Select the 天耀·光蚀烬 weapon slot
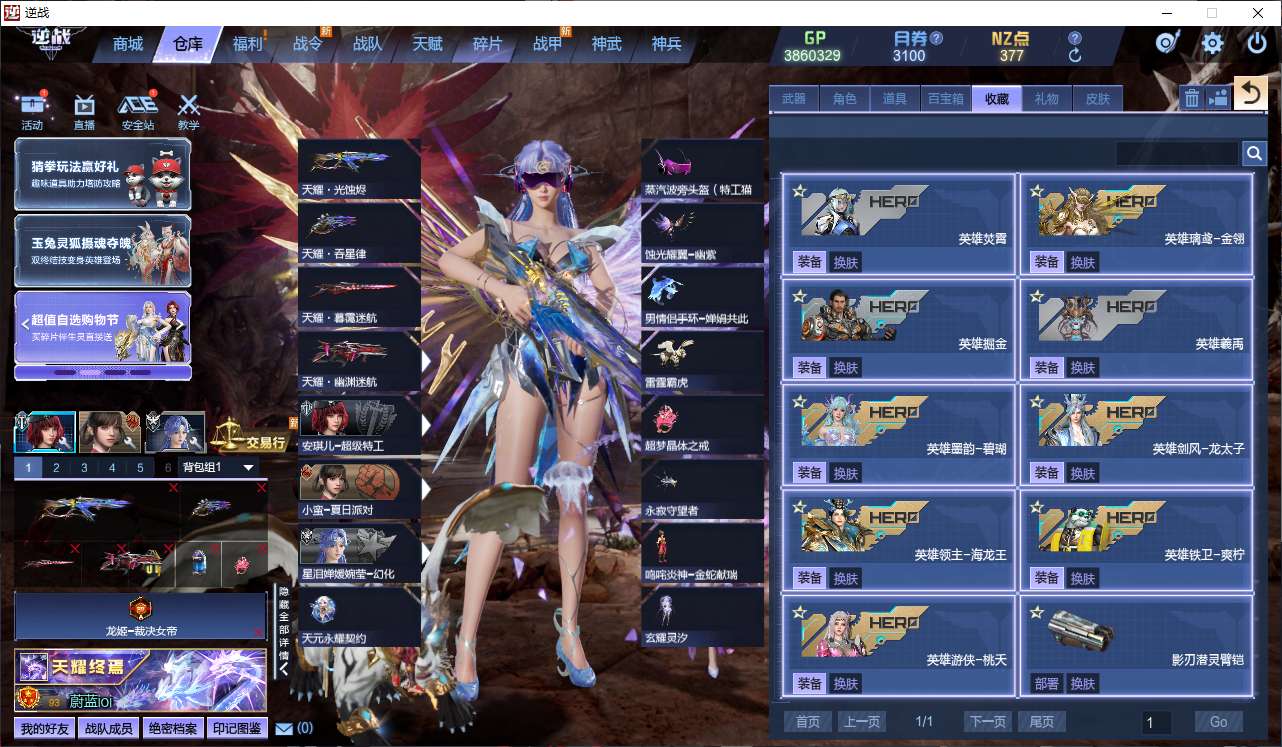The image size is (1282, 747). 359,169
